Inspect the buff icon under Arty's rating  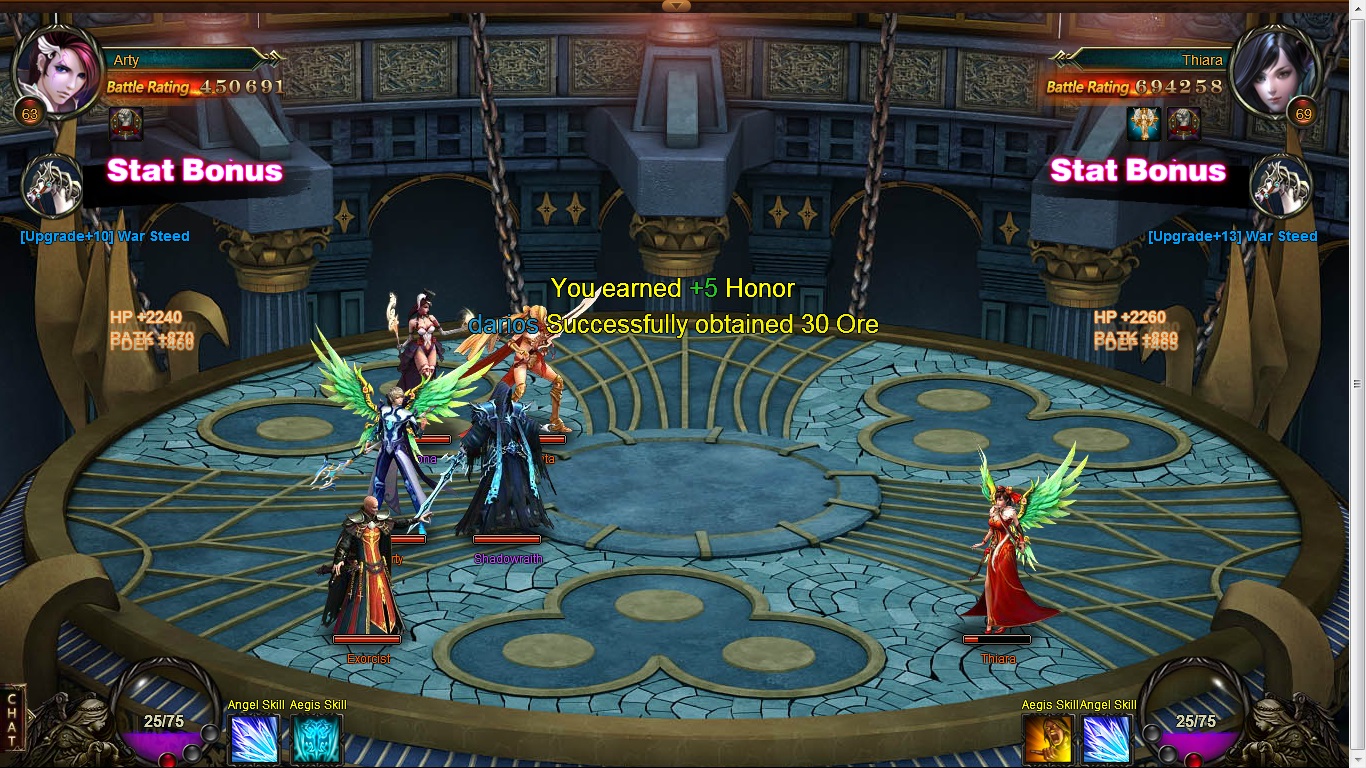126,124
